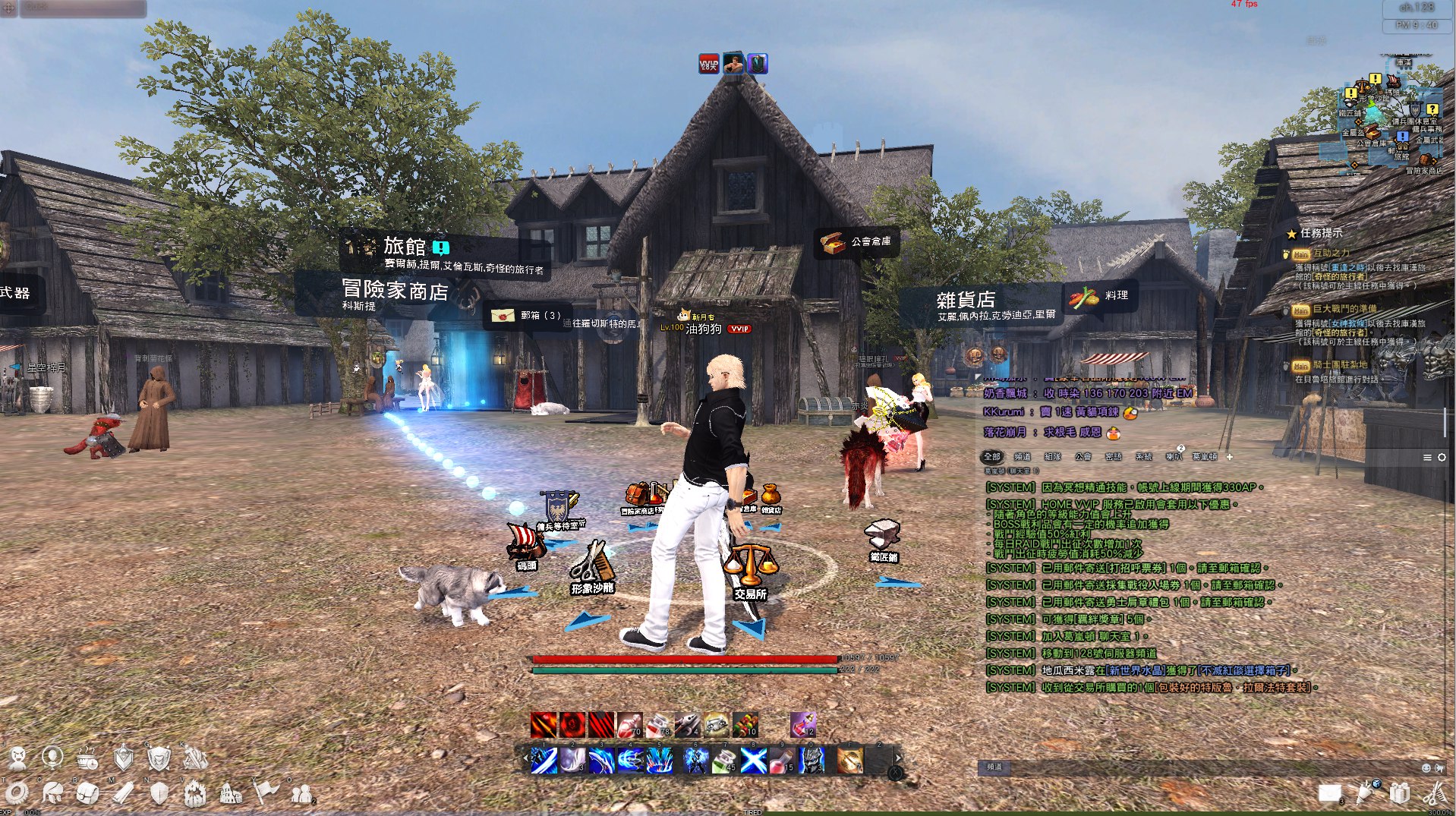1456x816 pixels.
Task: Use the green potion with 45 count
Action: tap(723, 760)
